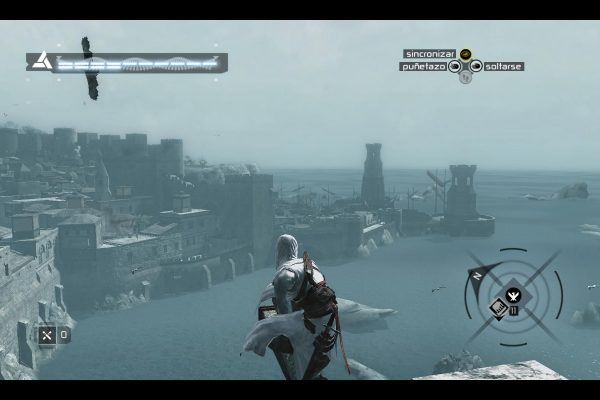Click the eagle viewpoint marker on minimap
Viewport: 600px width, 400px height.
click(x=513, y=294)
